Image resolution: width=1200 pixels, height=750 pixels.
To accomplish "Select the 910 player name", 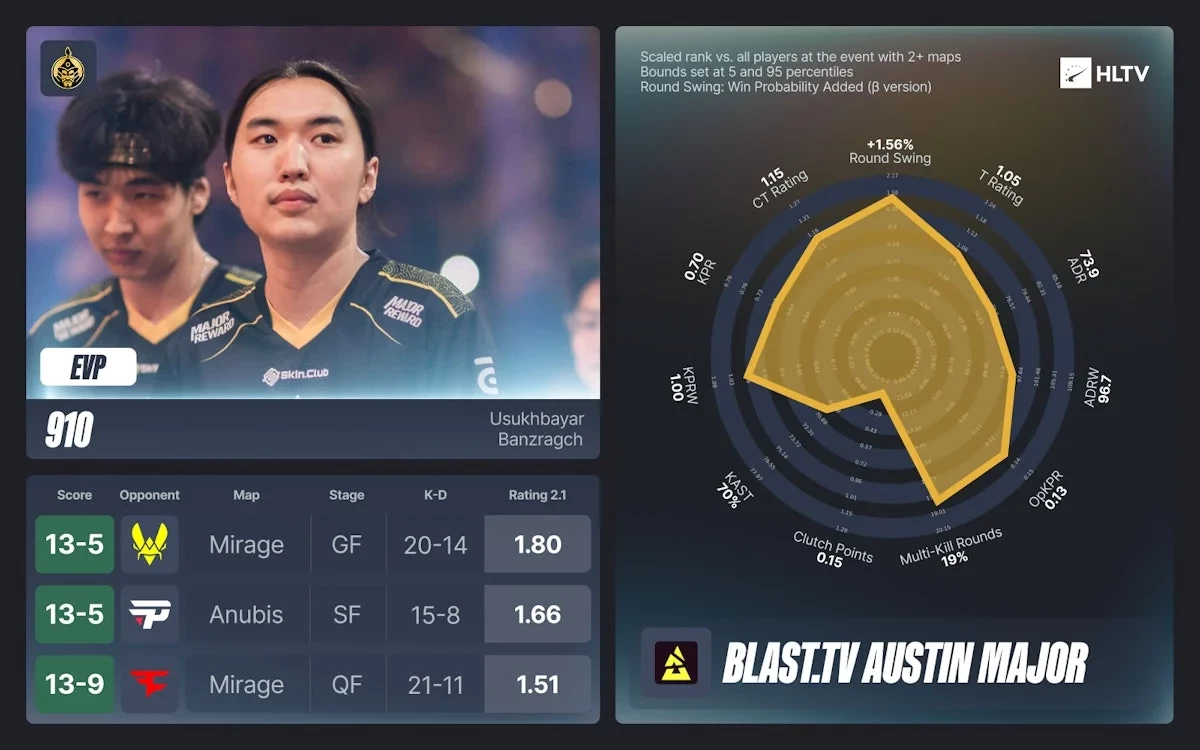I will click(x=69, y=430).
